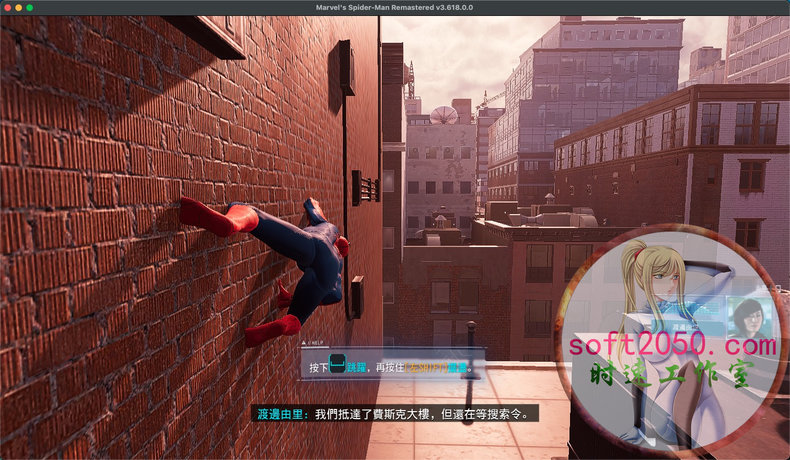The height and width of the screenshot is (460, 790).
Task: Minimize the window using the yellow button
Action: point(18,7)
